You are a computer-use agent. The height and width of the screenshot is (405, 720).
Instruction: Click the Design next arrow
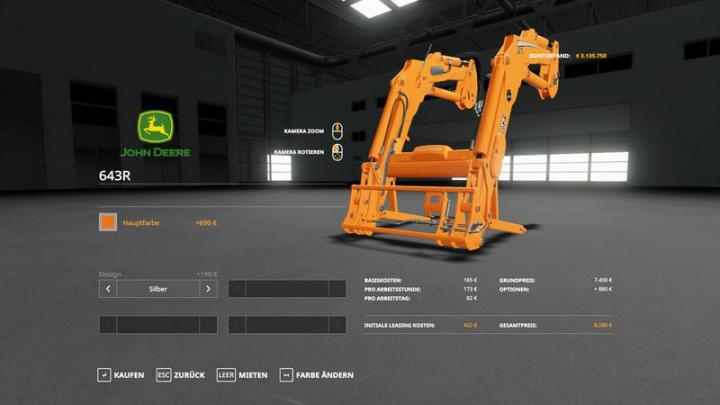[x=208, y=289]
